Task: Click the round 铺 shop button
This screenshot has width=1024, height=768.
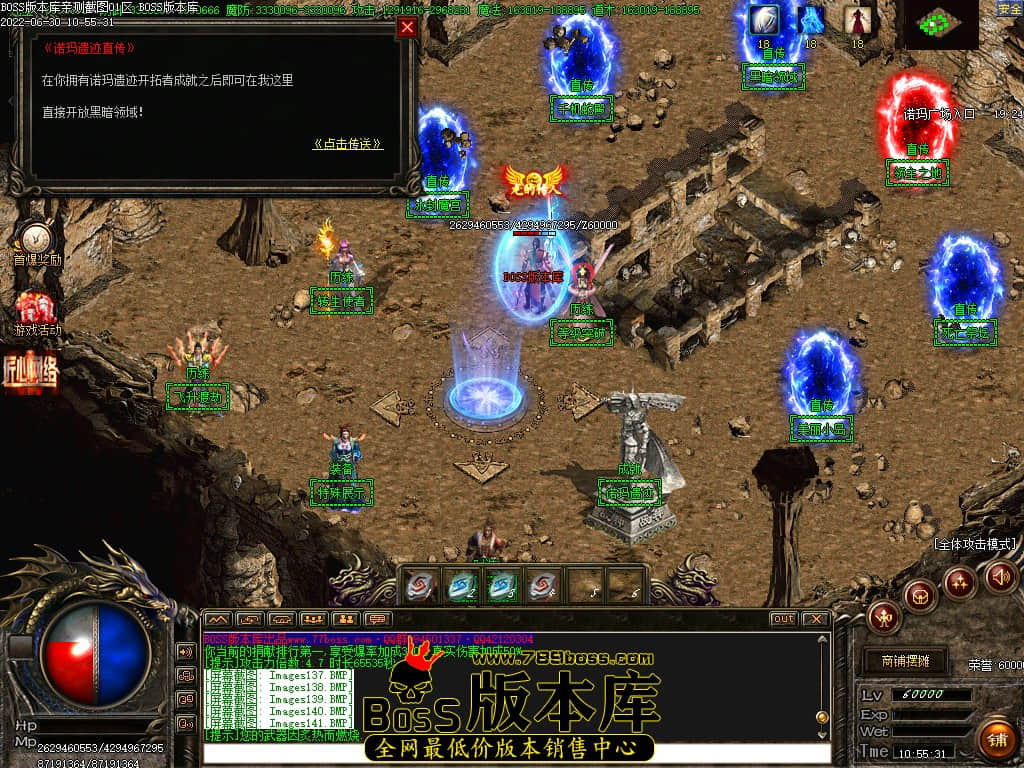Action: pos(996,741)
